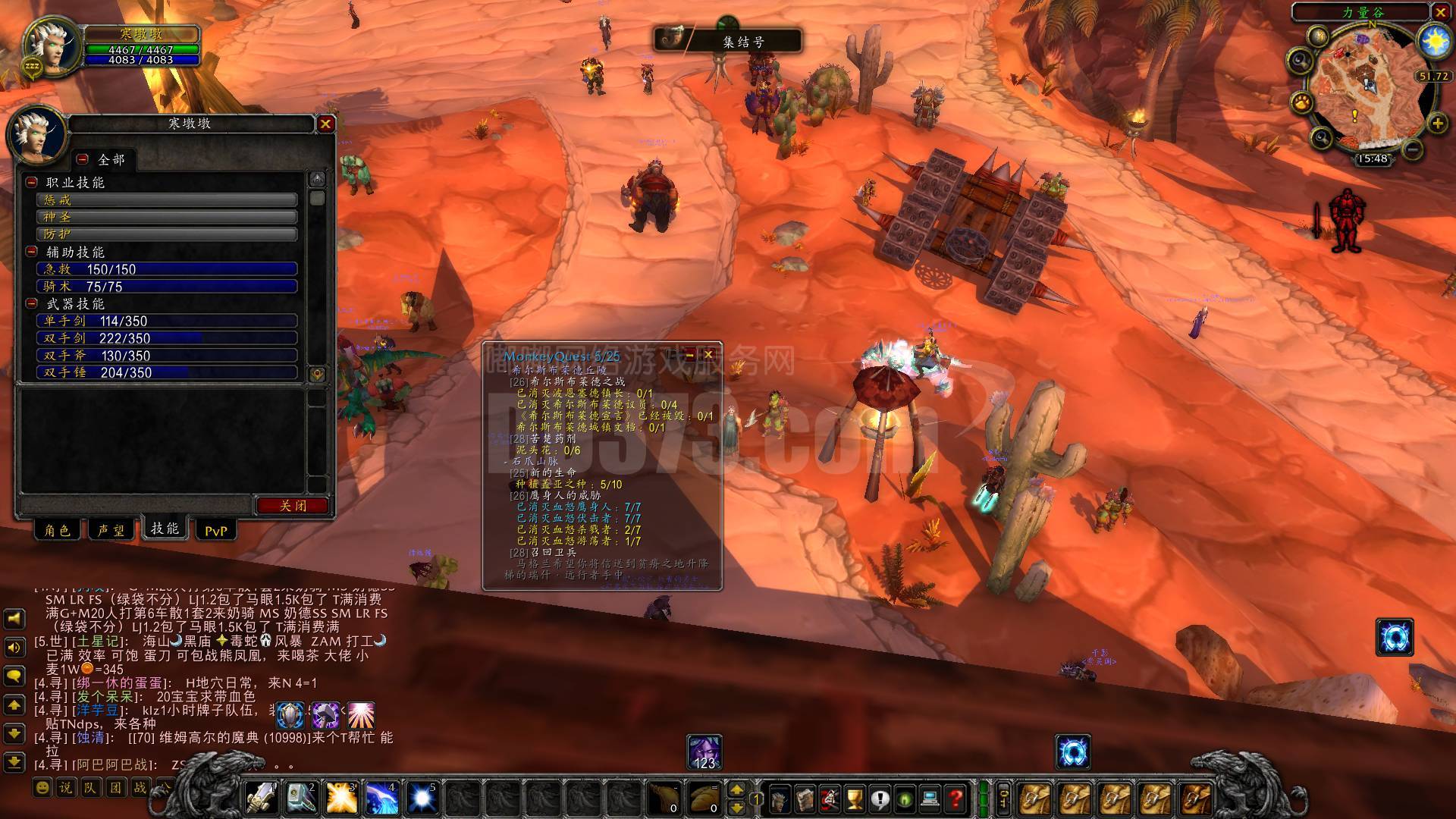The width and height of the screenshot is (1456, 819).
Task: Close the MonkeyQuest tracker window
Action: click(708, 354)
